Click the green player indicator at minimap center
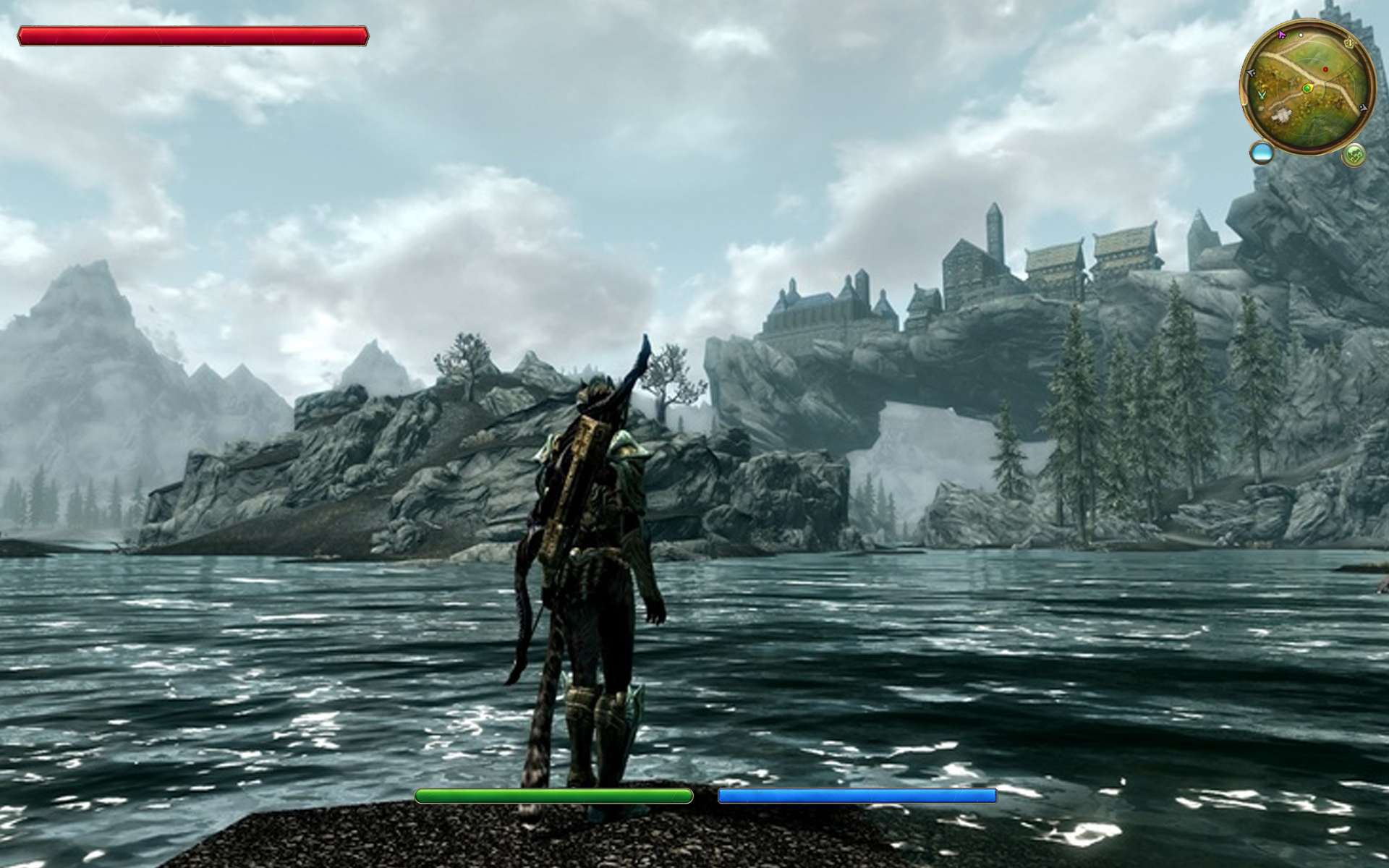 [1307, 88]
